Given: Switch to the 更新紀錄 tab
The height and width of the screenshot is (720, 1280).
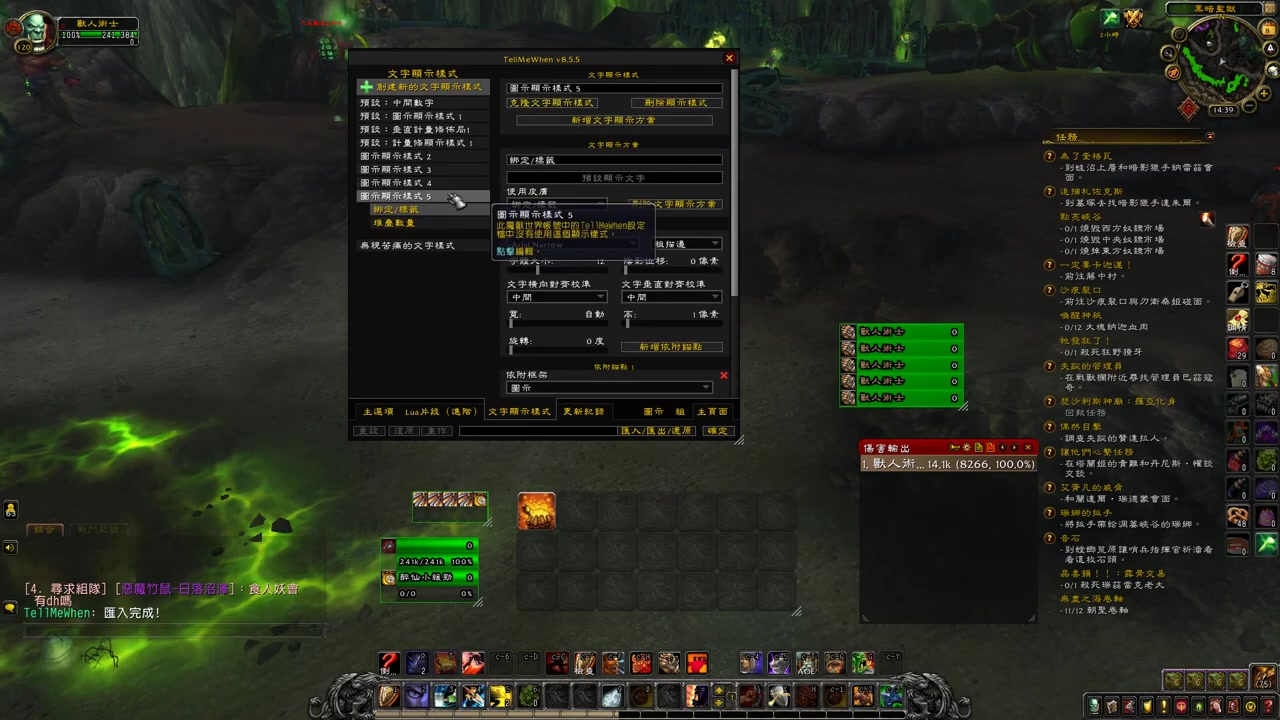Looking at the screenshot, I should point(584,412).
